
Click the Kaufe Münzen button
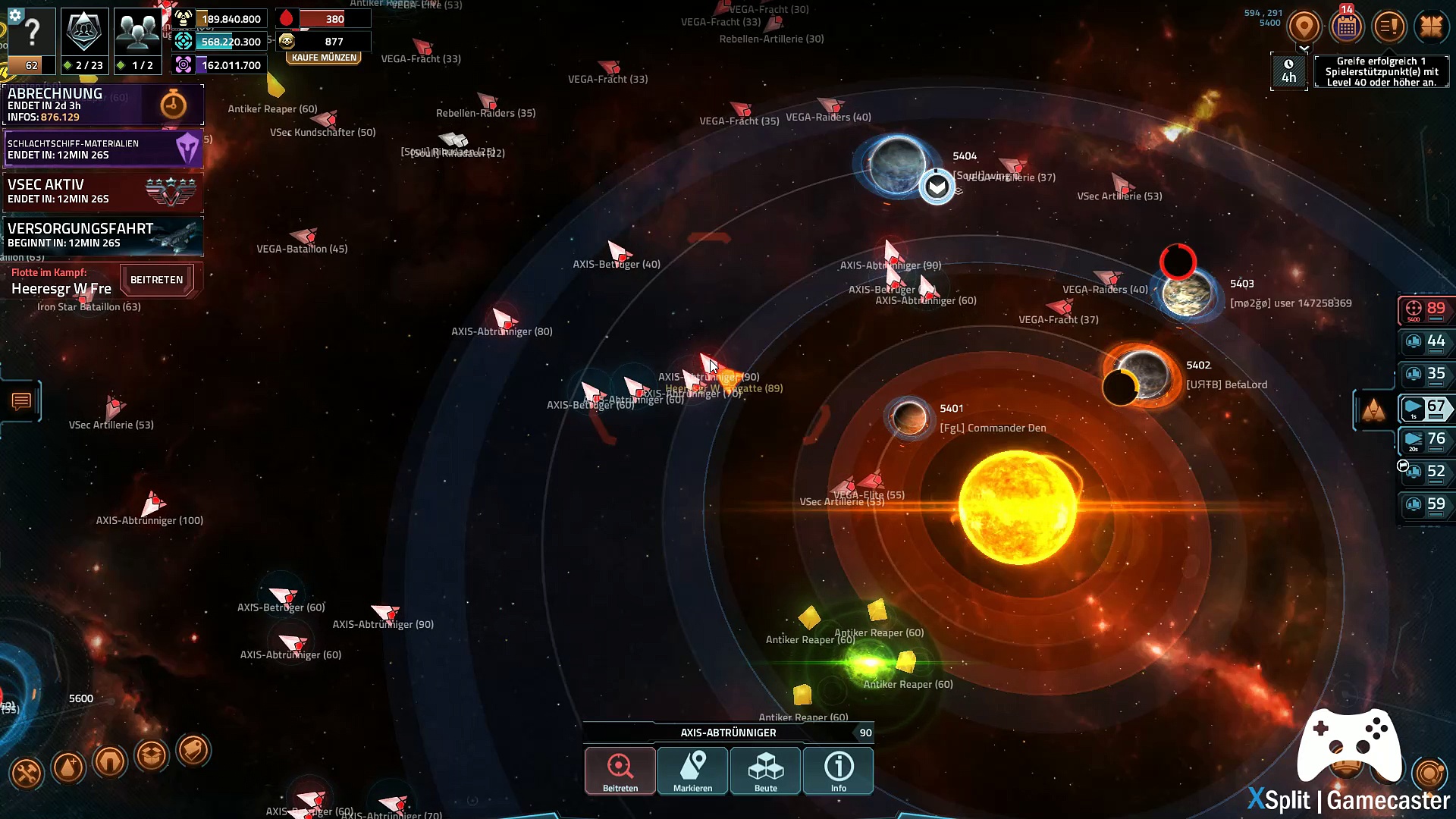pyautogui.click(x=324, y=58)
